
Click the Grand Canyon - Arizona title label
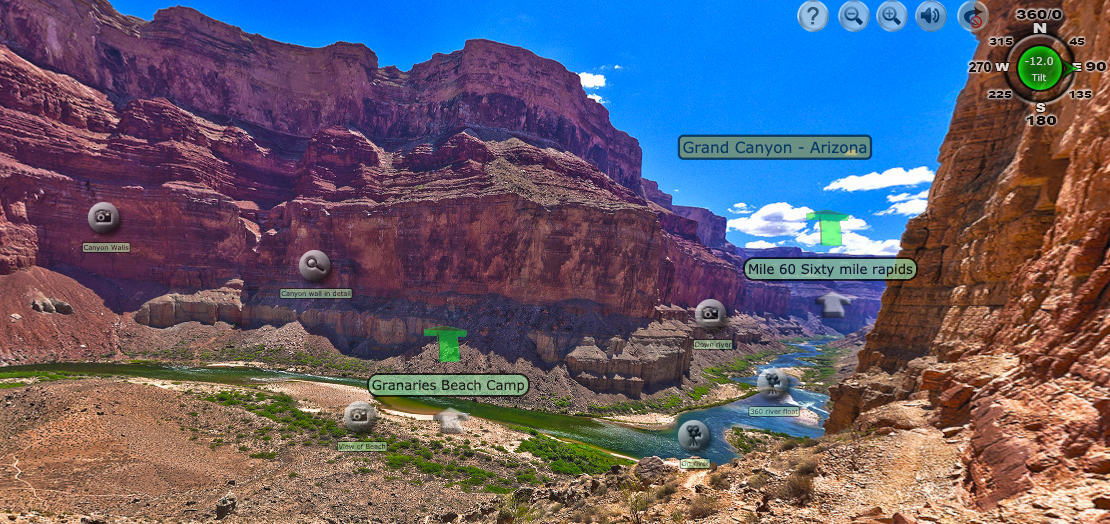[x=774, y=148]
